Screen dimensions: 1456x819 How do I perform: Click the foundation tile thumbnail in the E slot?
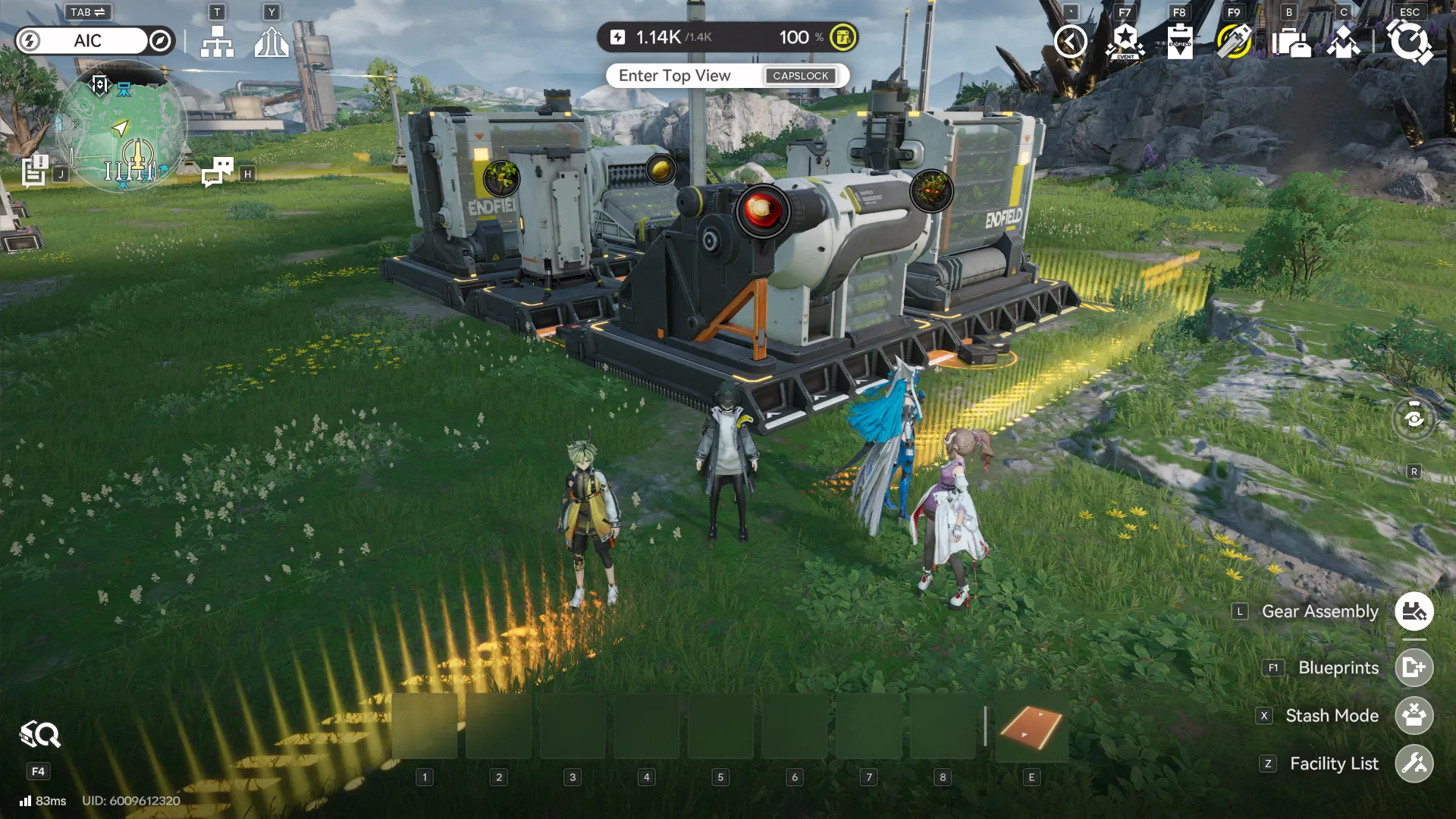click(x=1031, y=726)
